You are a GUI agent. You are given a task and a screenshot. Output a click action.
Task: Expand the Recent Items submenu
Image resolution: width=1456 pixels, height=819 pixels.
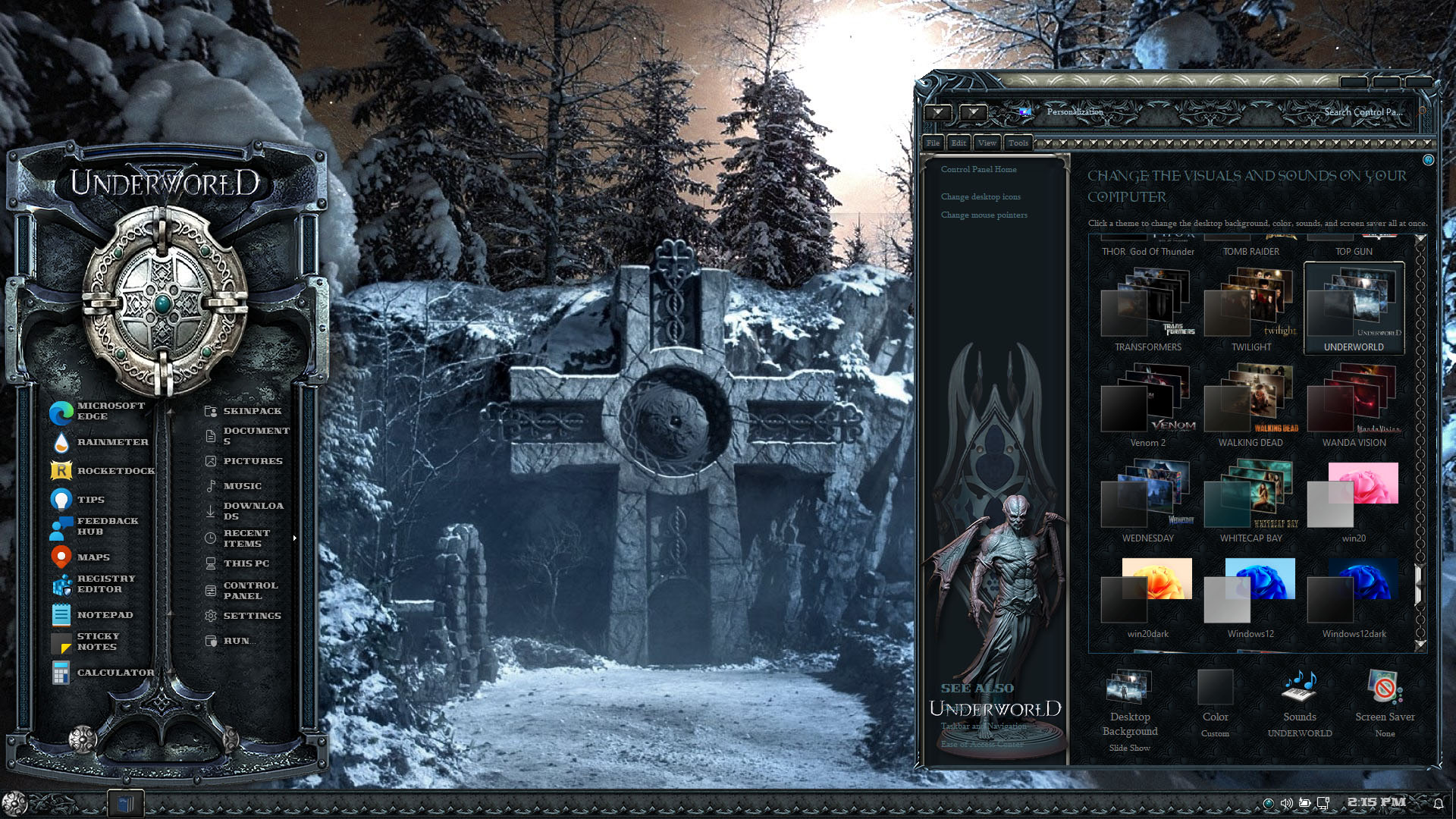(x=294, y=538)
